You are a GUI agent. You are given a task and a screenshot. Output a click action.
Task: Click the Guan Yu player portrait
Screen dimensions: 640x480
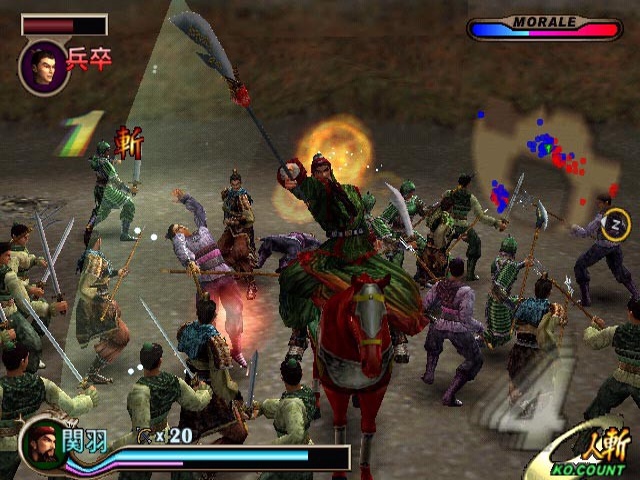coord(43,445)
